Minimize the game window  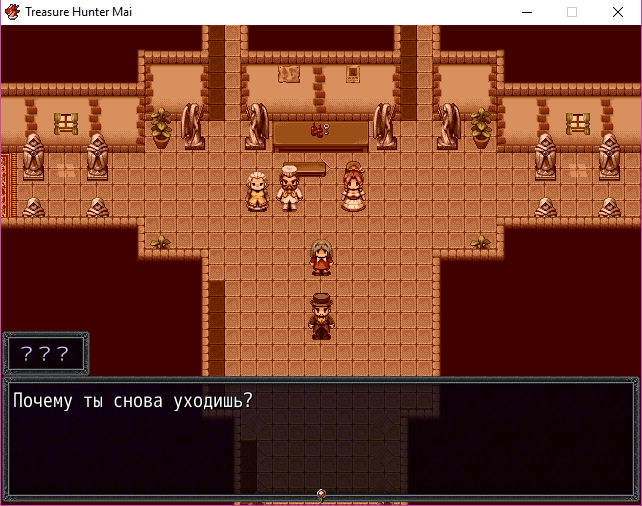527,12
